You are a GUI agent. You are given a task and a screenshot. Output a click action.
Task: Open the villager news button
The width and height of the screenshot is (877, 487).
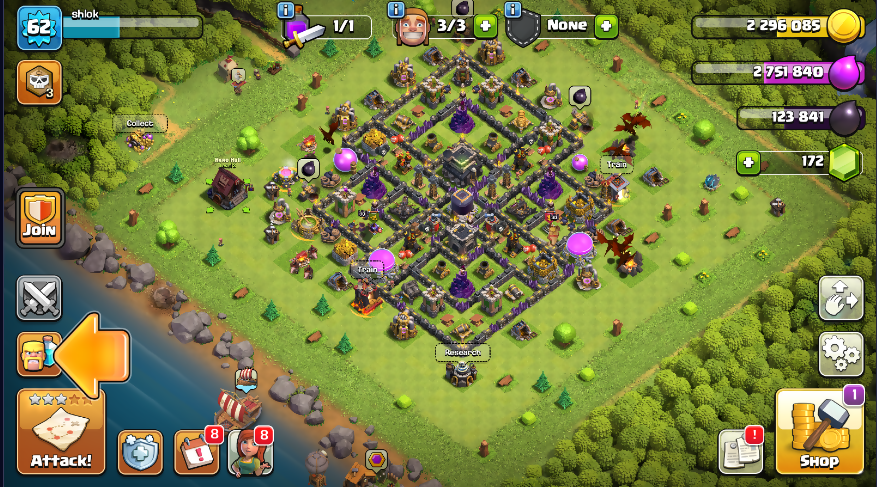coord(250,452)
